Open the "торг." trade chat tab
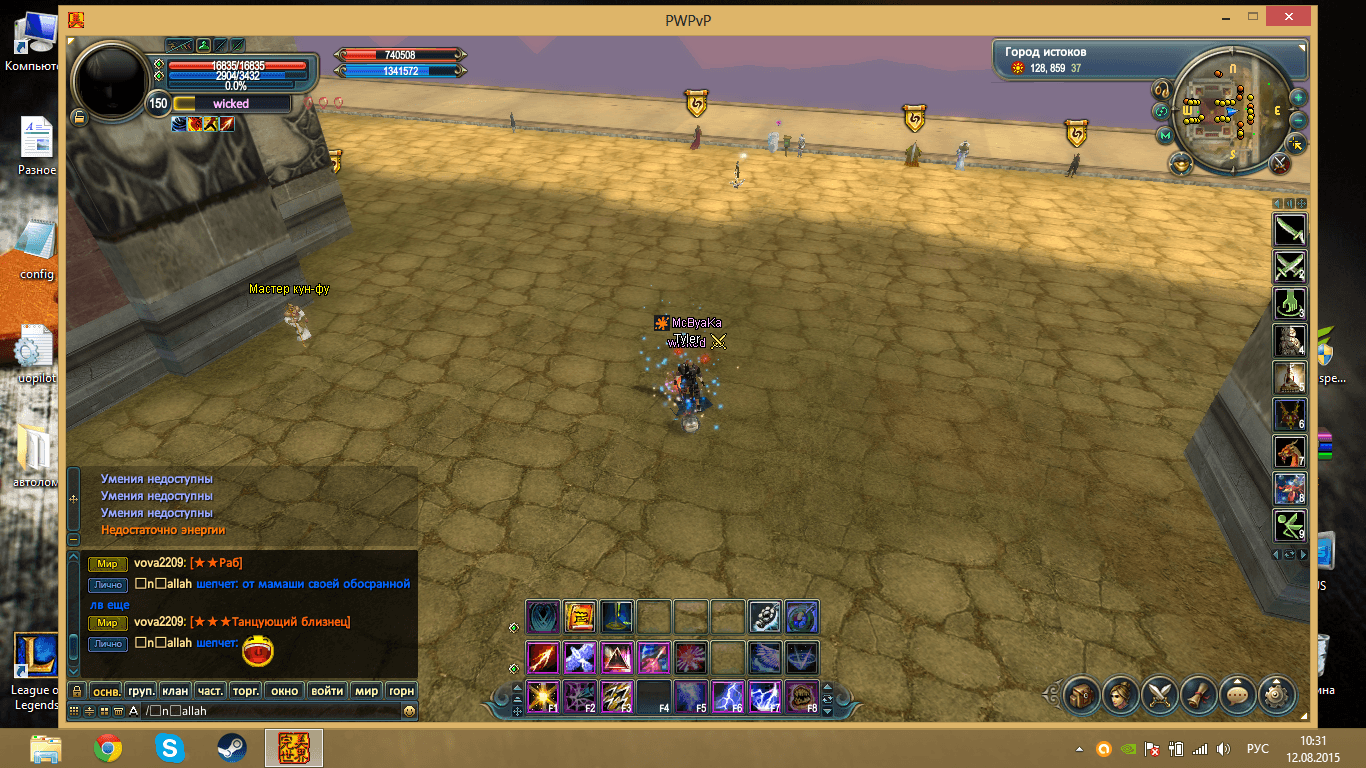 245,690
